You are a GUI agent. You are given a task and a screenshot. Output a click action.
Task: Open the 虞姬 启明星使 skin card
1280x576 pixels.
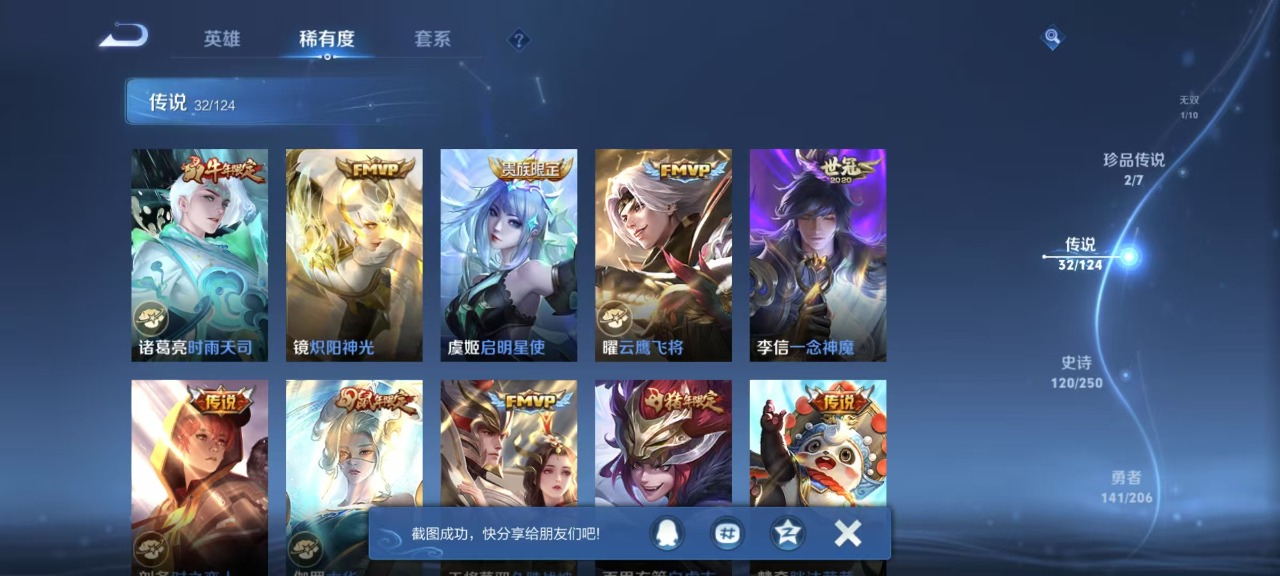tap(509, 255)
